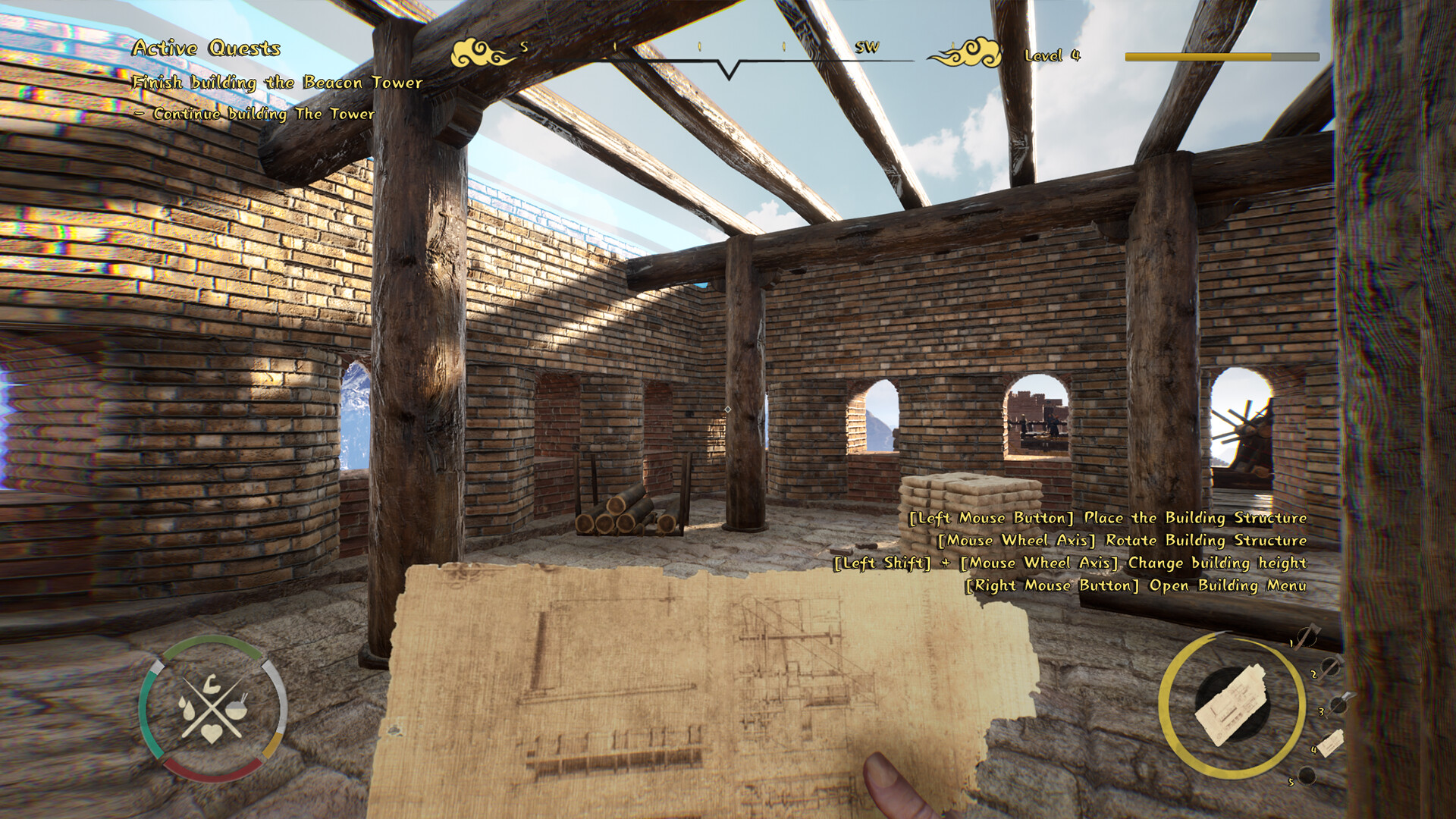Click the strength arm icon in status wheel
The width and height of the screenshot is (1456, 819).
coord(212,684)
